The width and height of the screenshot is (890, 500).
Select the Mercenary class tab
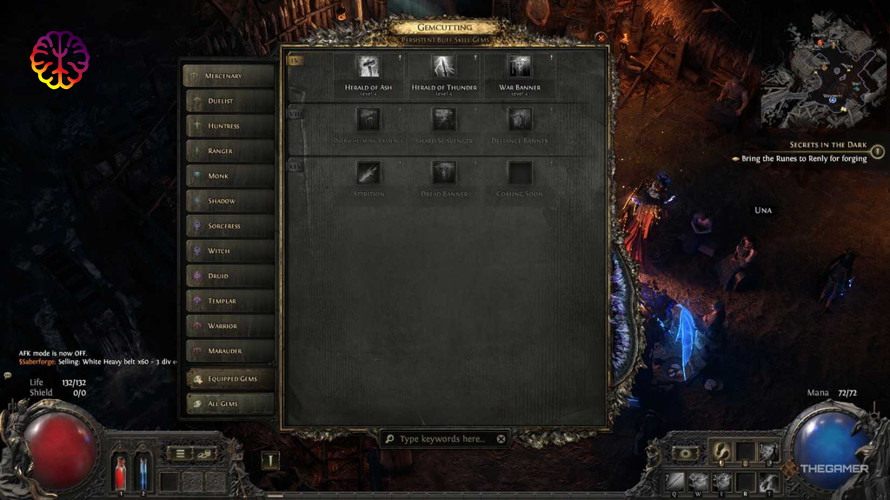[x=229, y=76]
